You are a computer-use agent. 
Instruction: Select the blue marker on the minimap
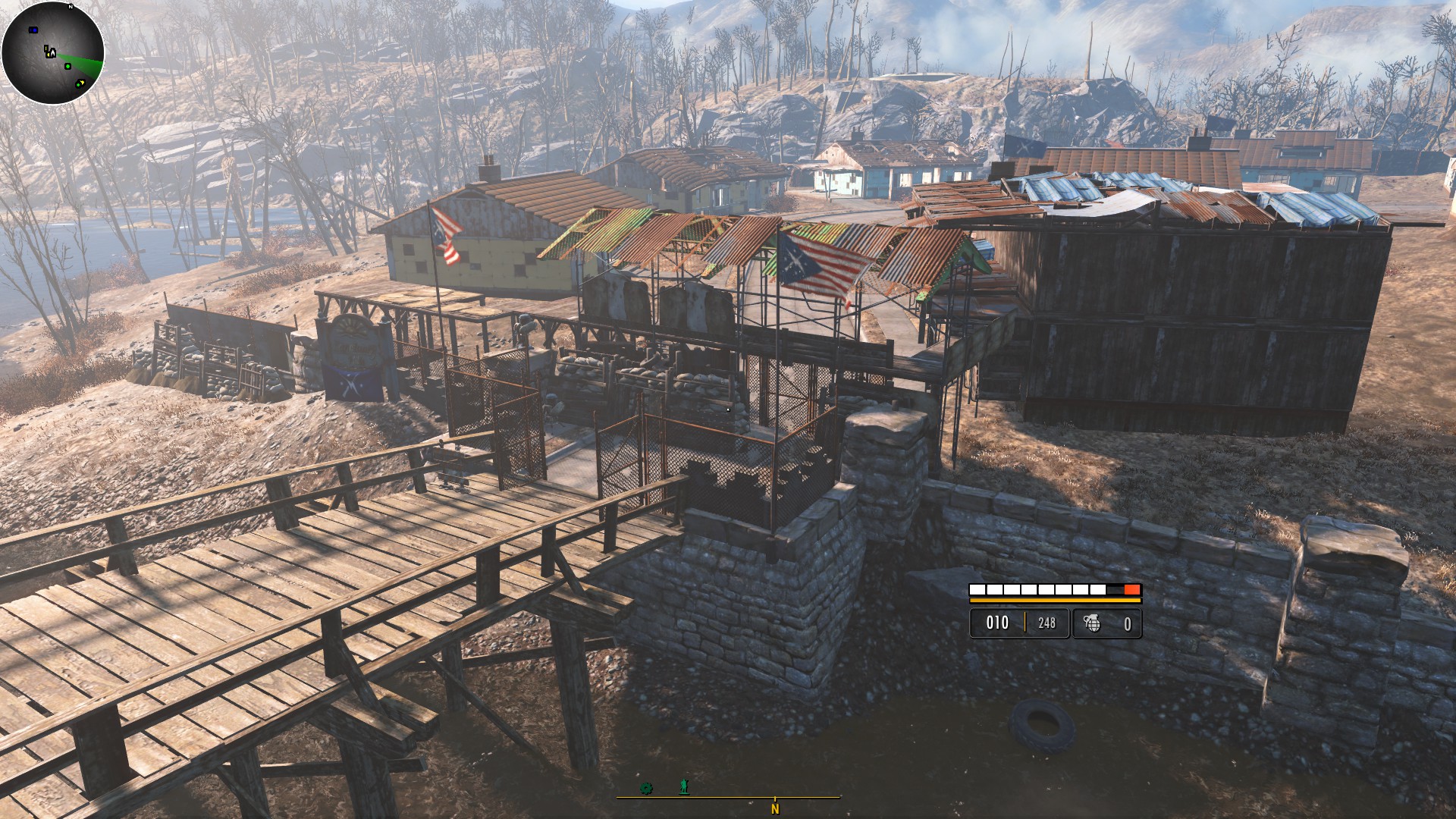click(x=33, y=30)
